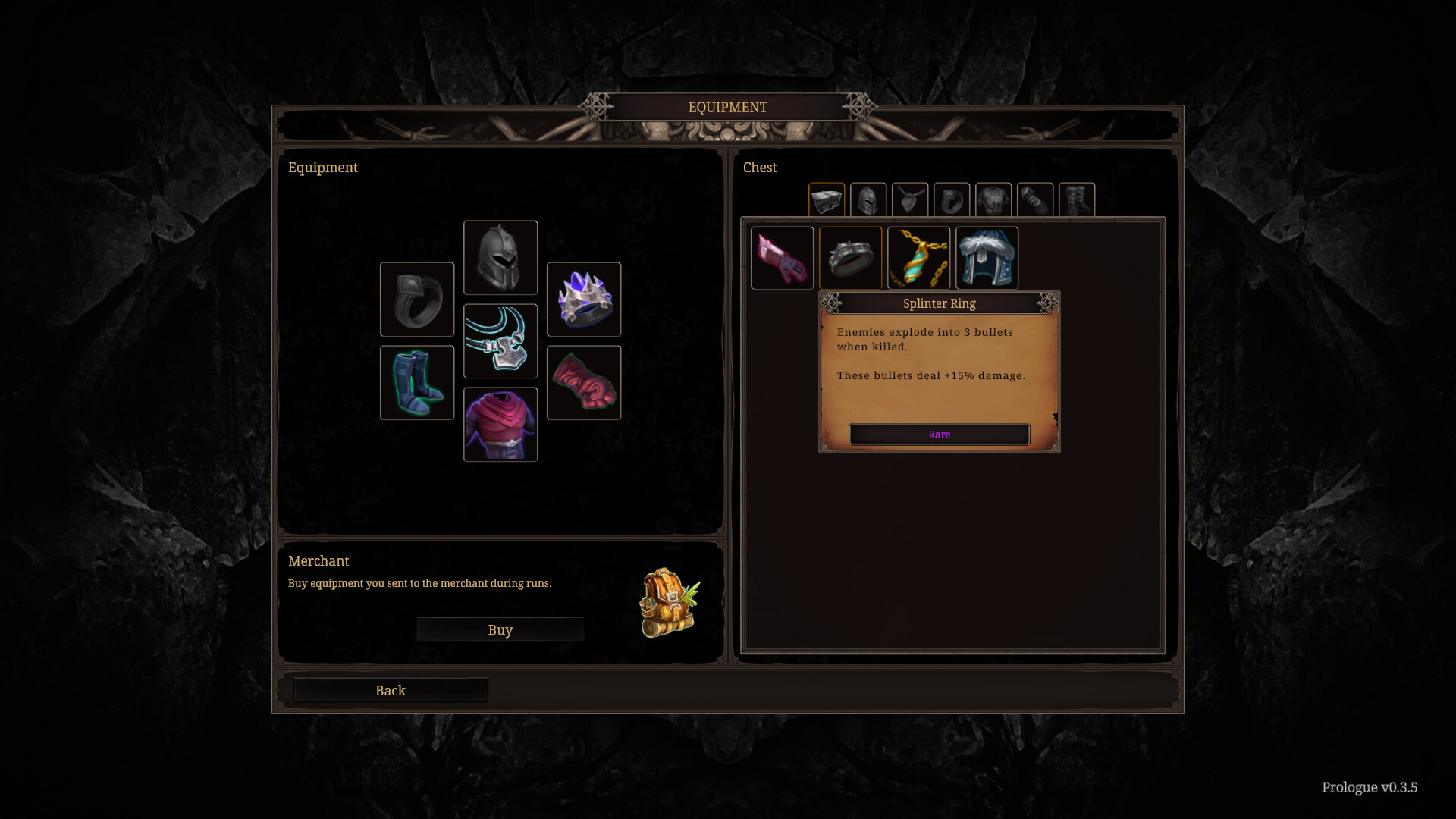This screenshot has height=819, width=1456.
Task: Select the ring category filter
Action: click(951, 199)
